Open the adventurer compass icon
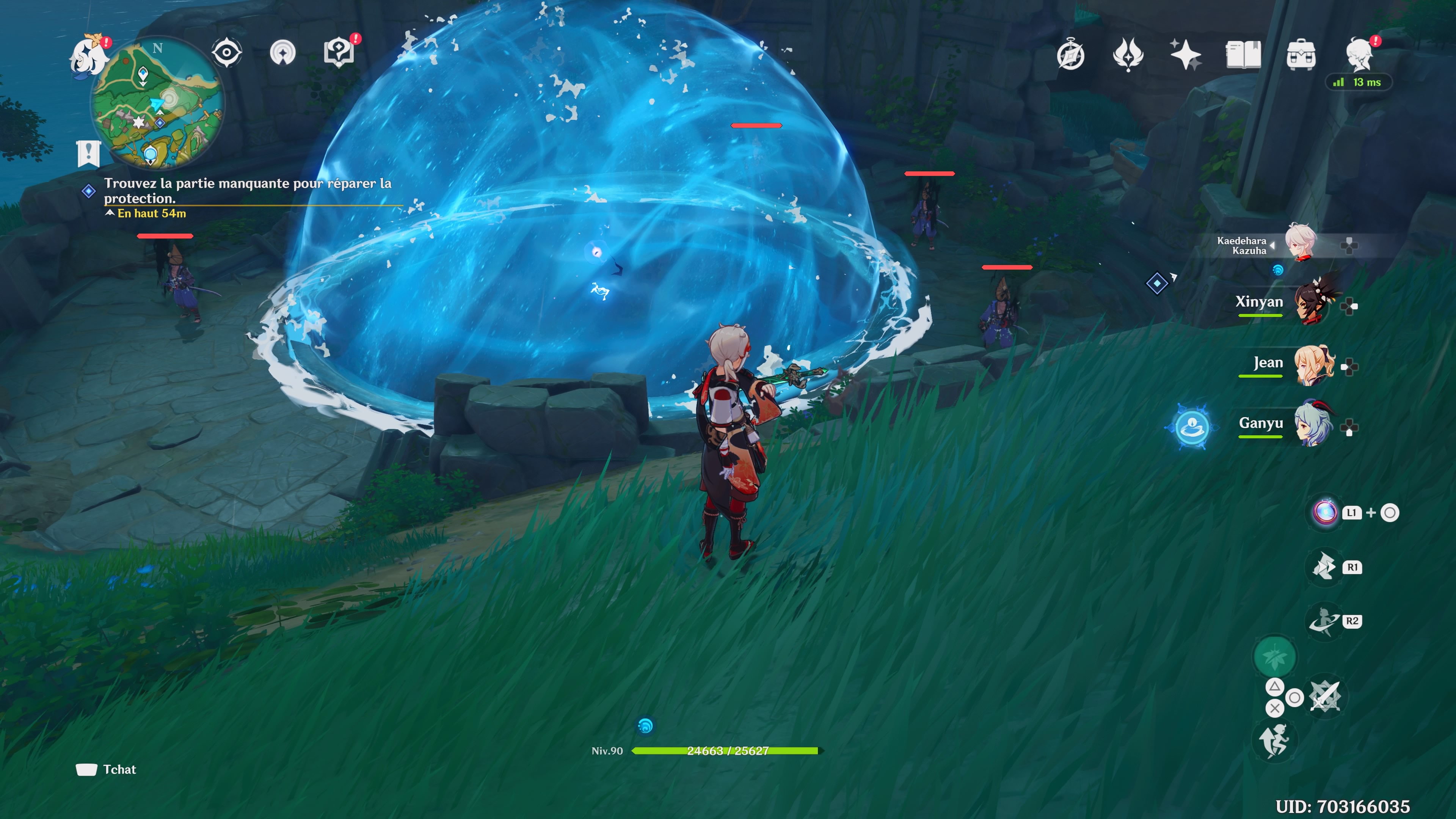This screenshot has height=819, width=1456. [x=1070, y=55]
